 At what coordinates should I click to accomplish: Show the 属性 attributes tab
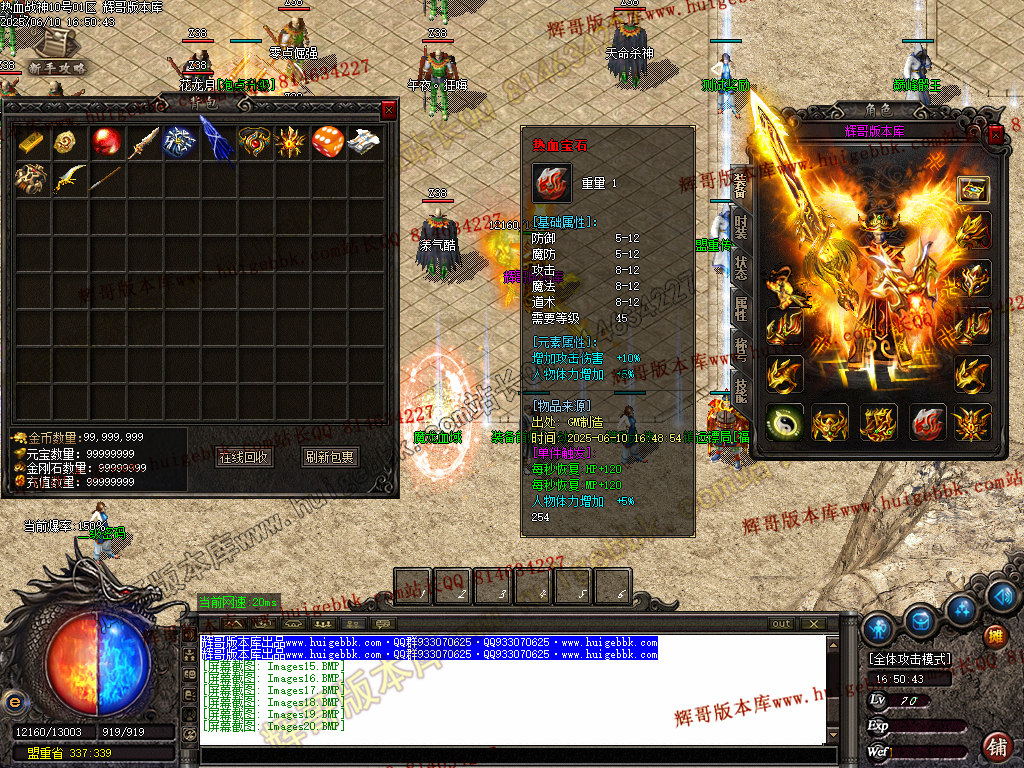tap(740, 309)
